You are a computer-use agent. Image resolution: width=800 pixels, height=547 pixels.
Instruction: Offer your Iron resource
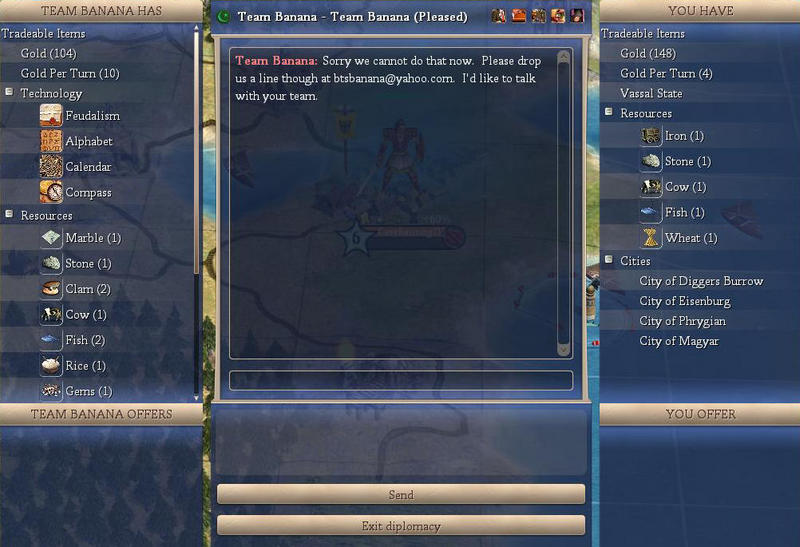[x=684, y=136]
